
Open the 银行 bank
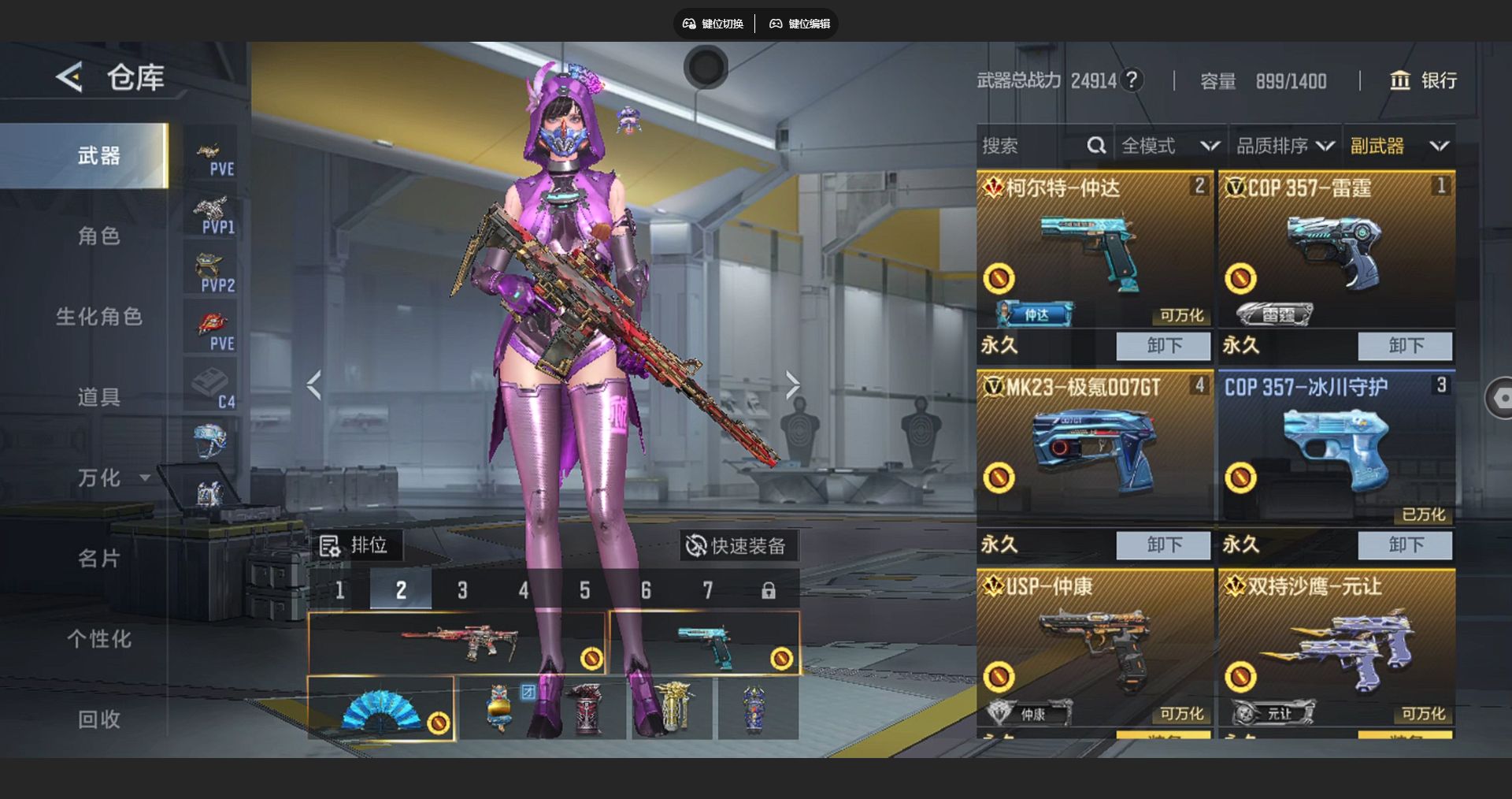click(1423, 80)
